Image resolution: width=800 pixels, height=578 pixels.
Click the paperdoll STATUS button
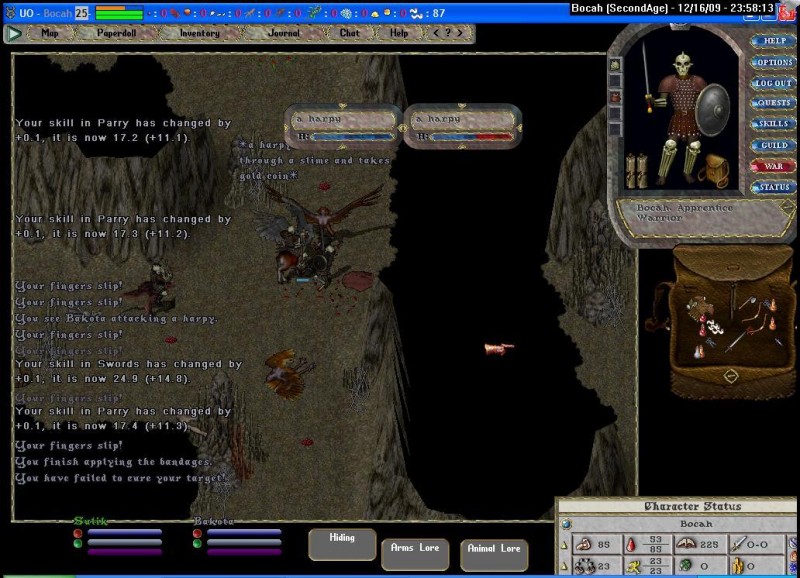[x=774, y=187]
